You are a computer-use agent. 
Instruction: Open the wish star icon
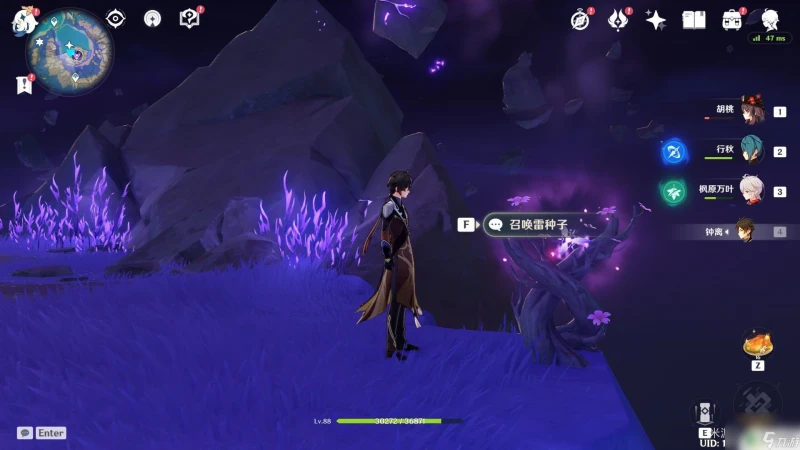[656, 19]
